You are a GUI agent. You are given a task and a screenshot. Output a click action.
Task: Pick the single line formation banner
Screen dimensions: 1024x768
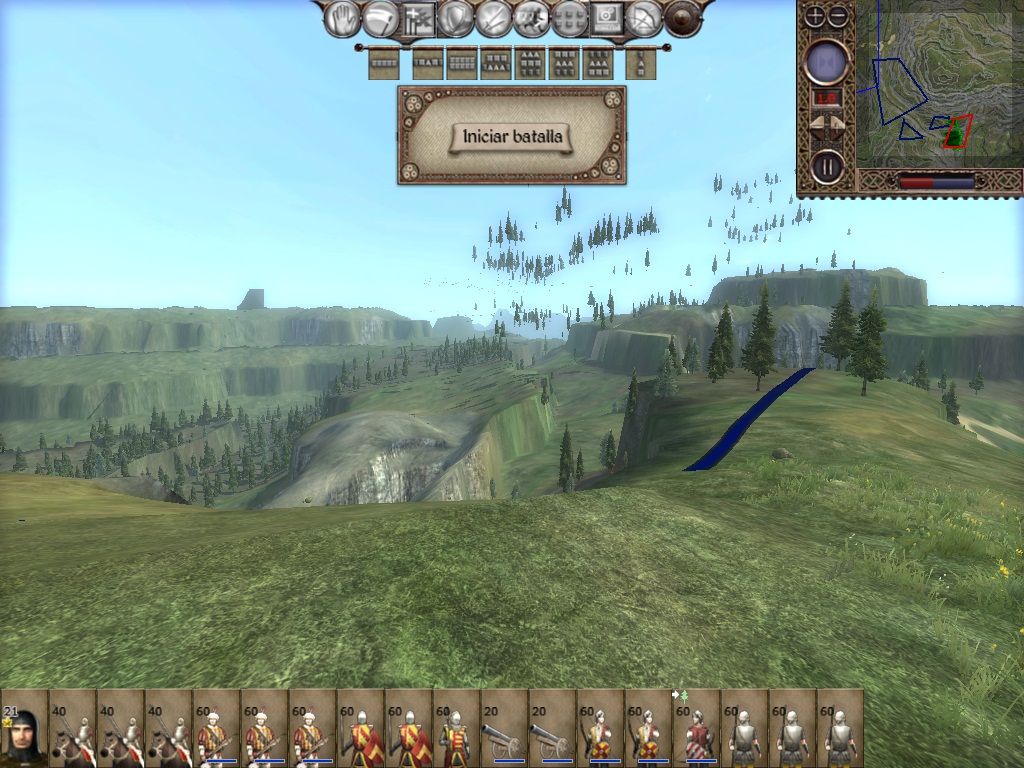(x=383, y=64)
